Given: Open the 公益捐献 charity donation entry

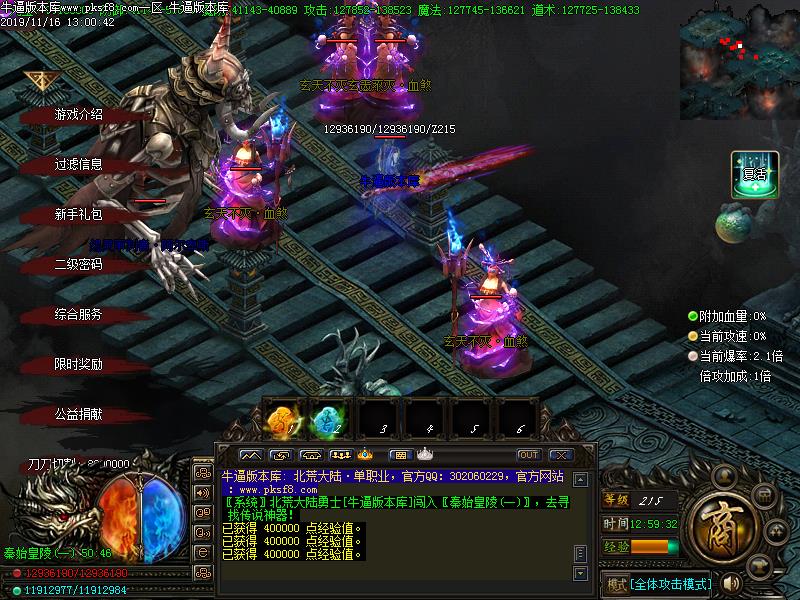Looking at the screenshot, I should click(79, 414).
